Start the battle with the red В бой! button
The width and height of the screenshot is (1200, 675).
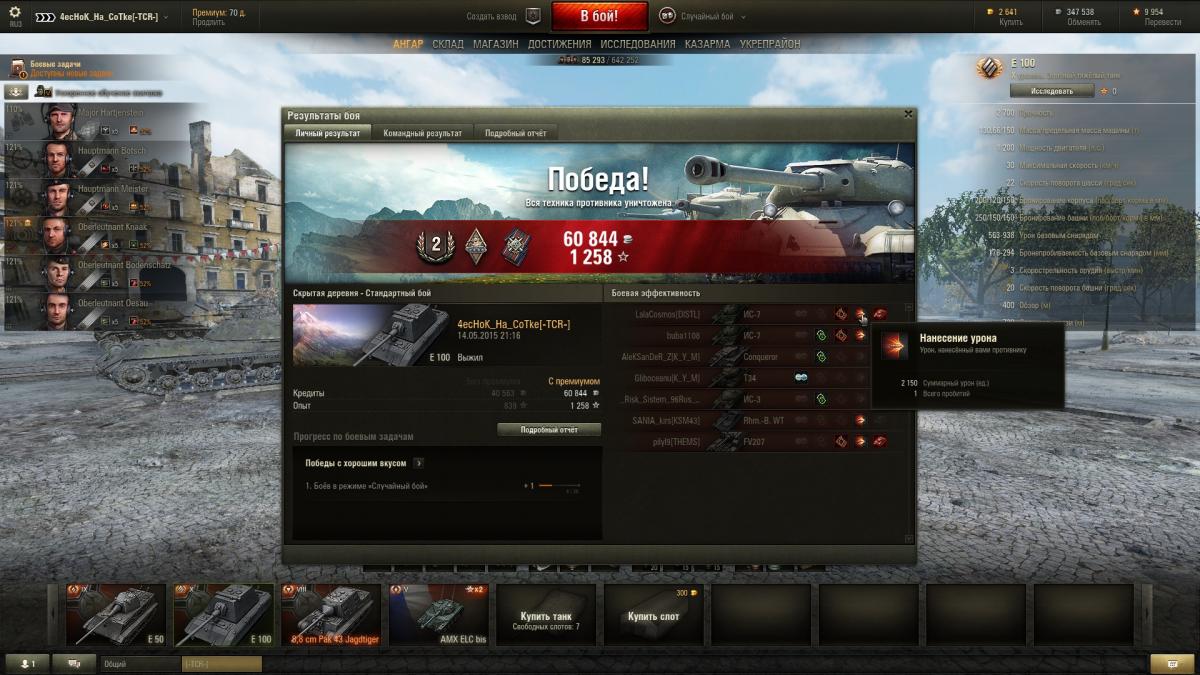[x=599, y=15]
